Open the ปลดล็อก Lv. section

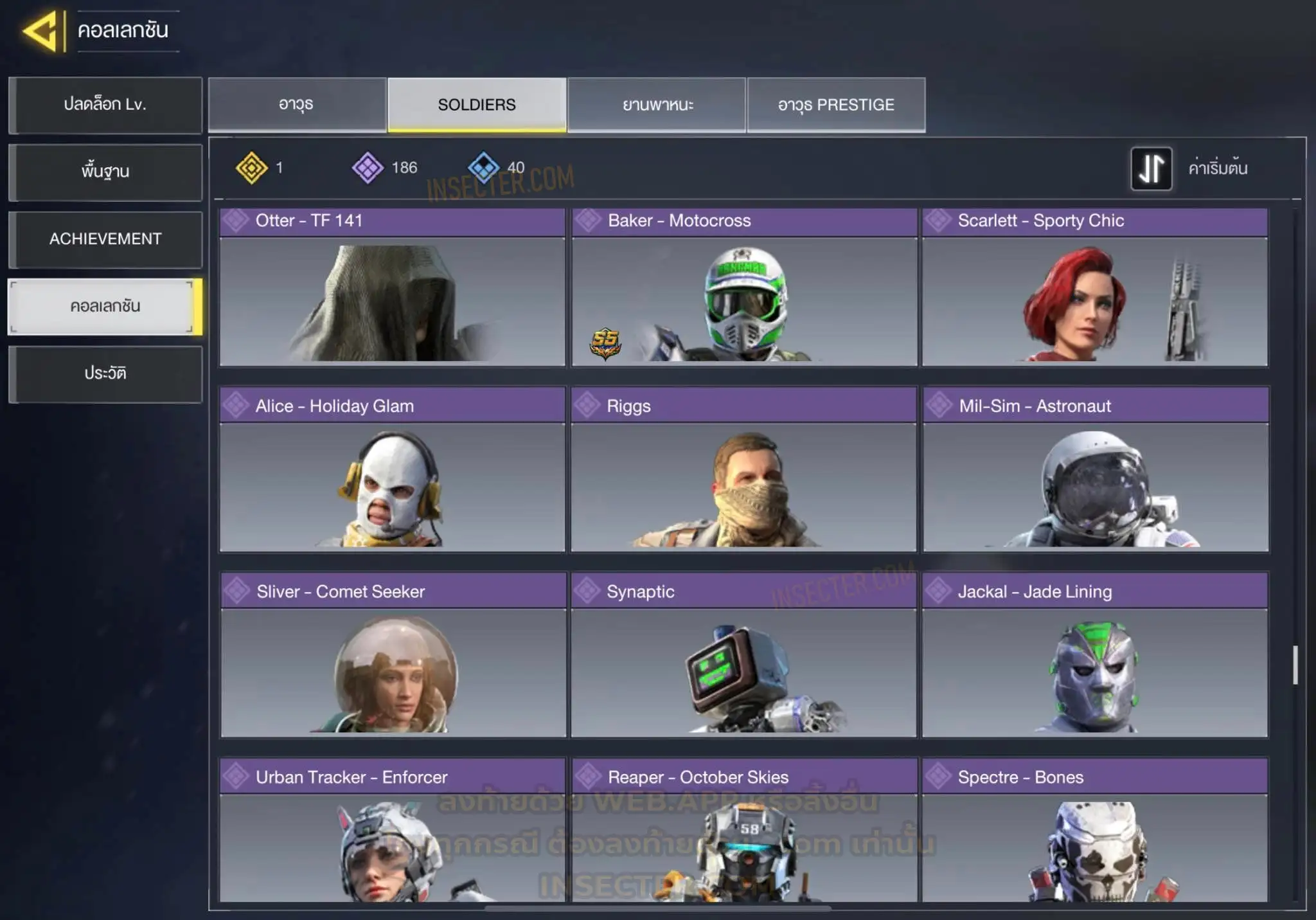(x=105, y=105)
